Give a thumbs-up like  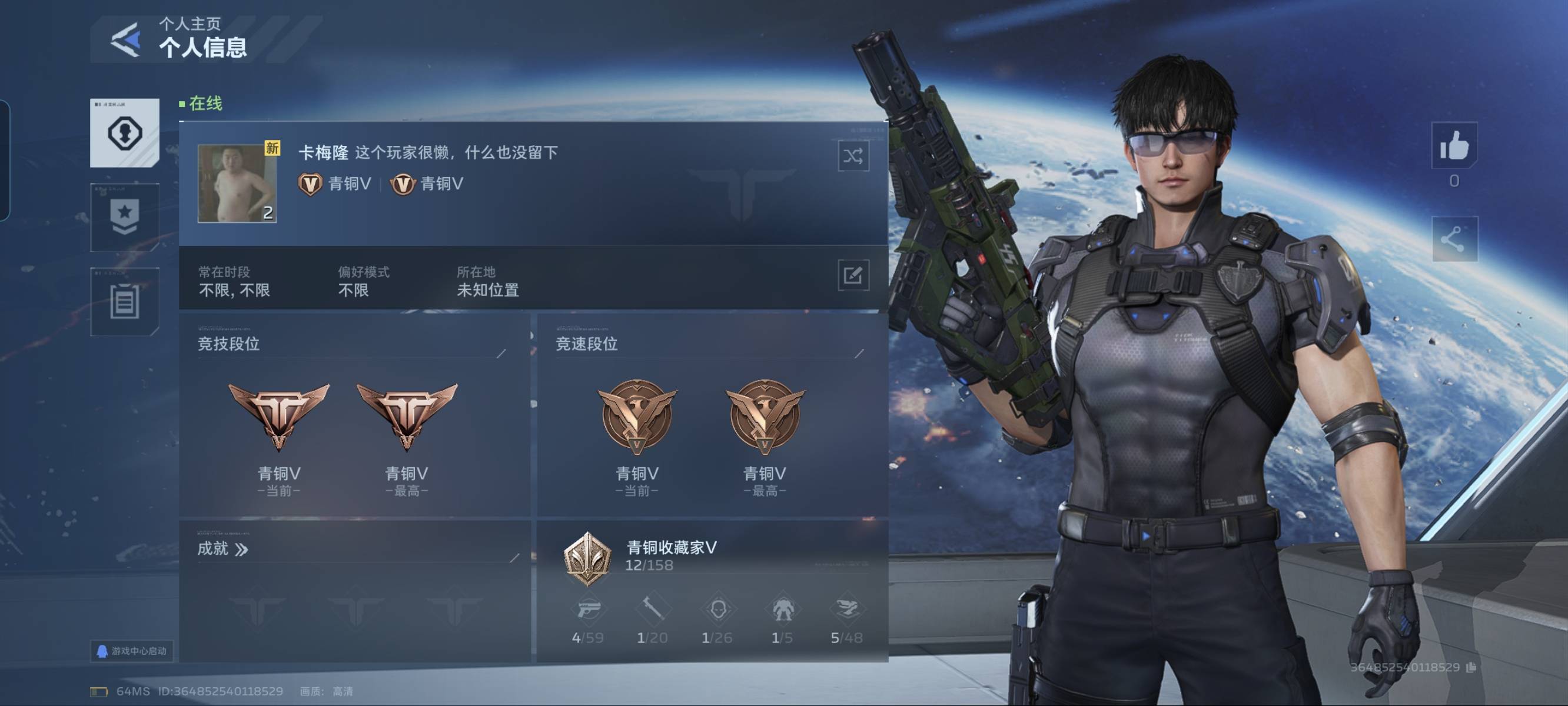point(1454,146)
